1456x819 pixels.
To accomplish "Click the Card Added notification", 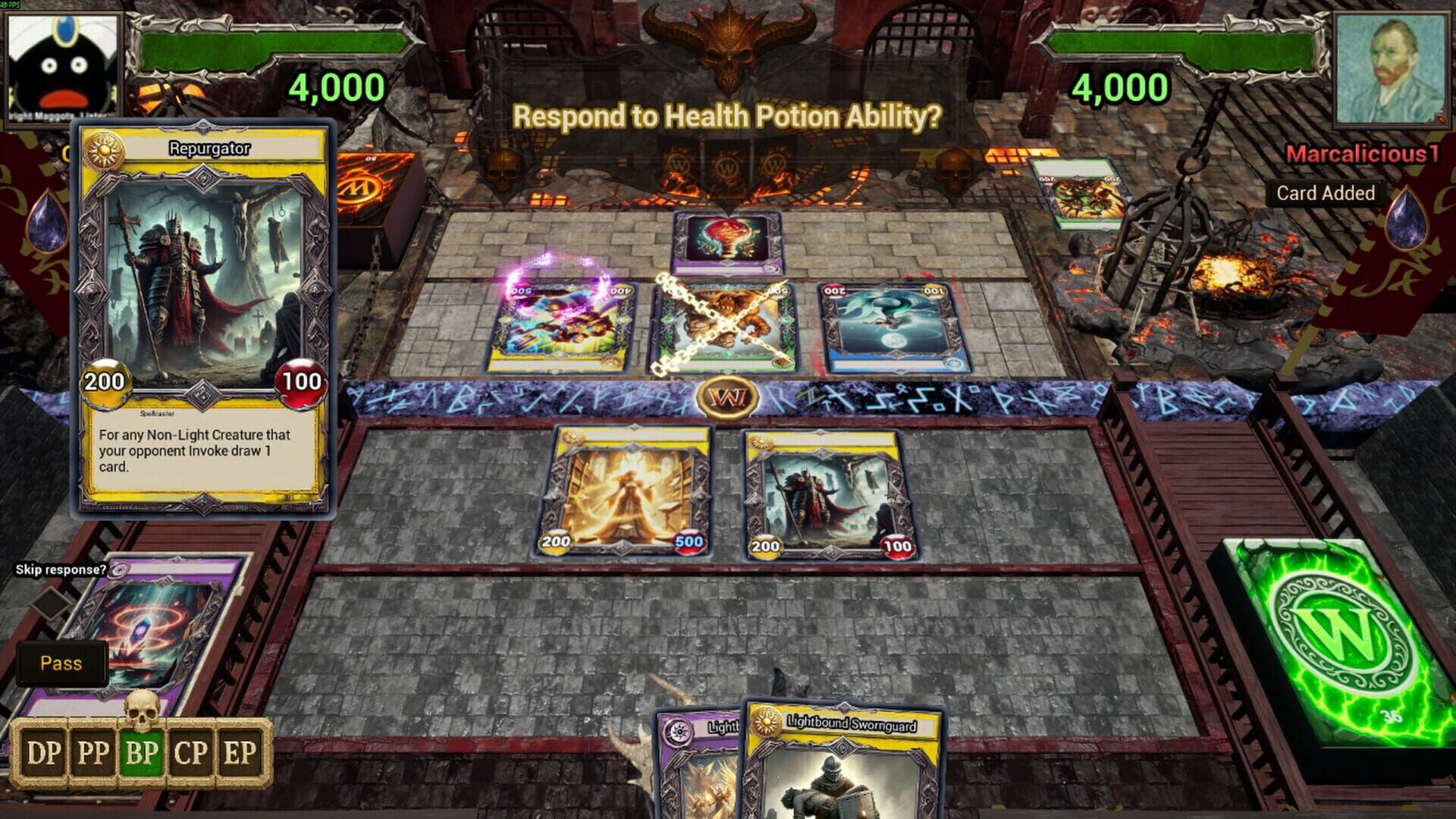I will pos(1325,193).
